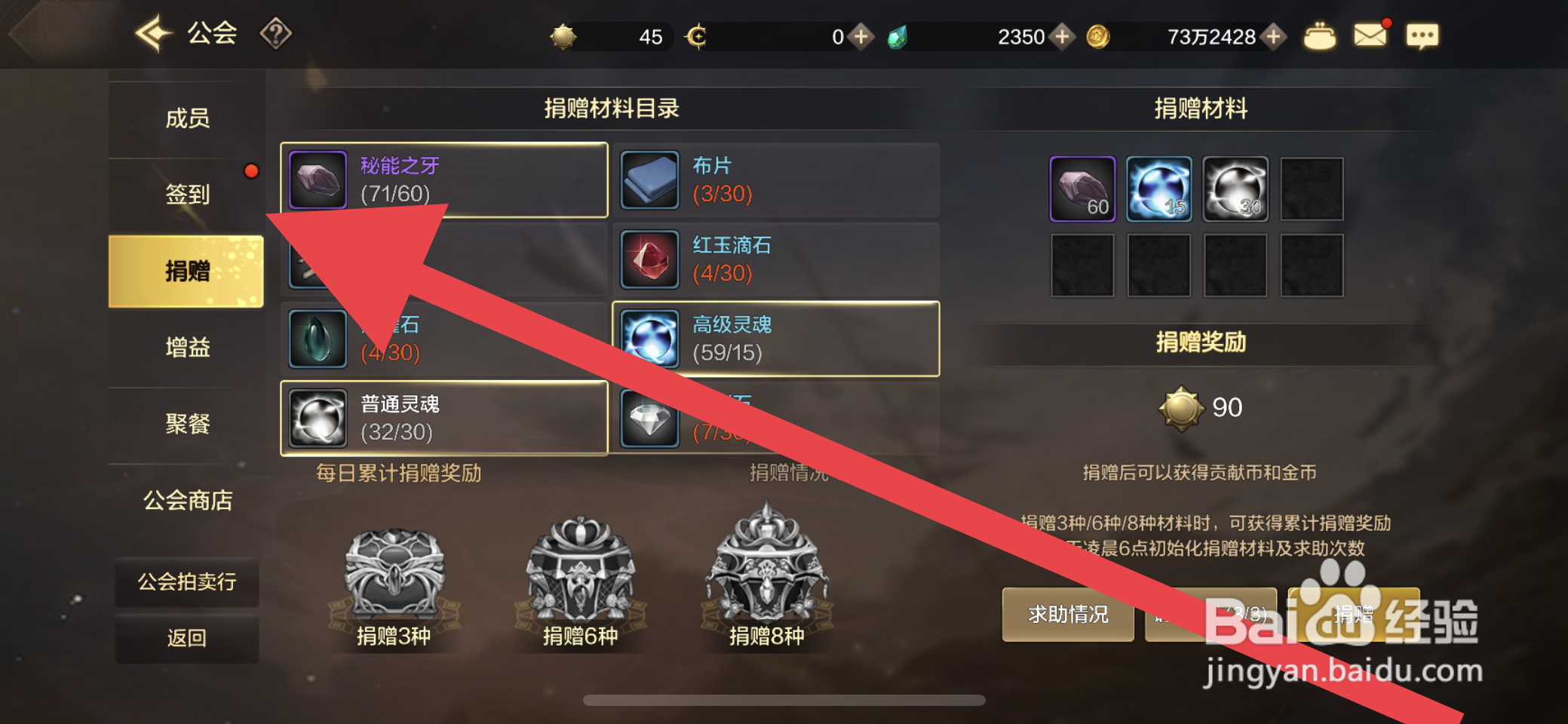Open the 公会拍卖行 auction house
The image size is (1568, 724).
[x=186, y=582]
